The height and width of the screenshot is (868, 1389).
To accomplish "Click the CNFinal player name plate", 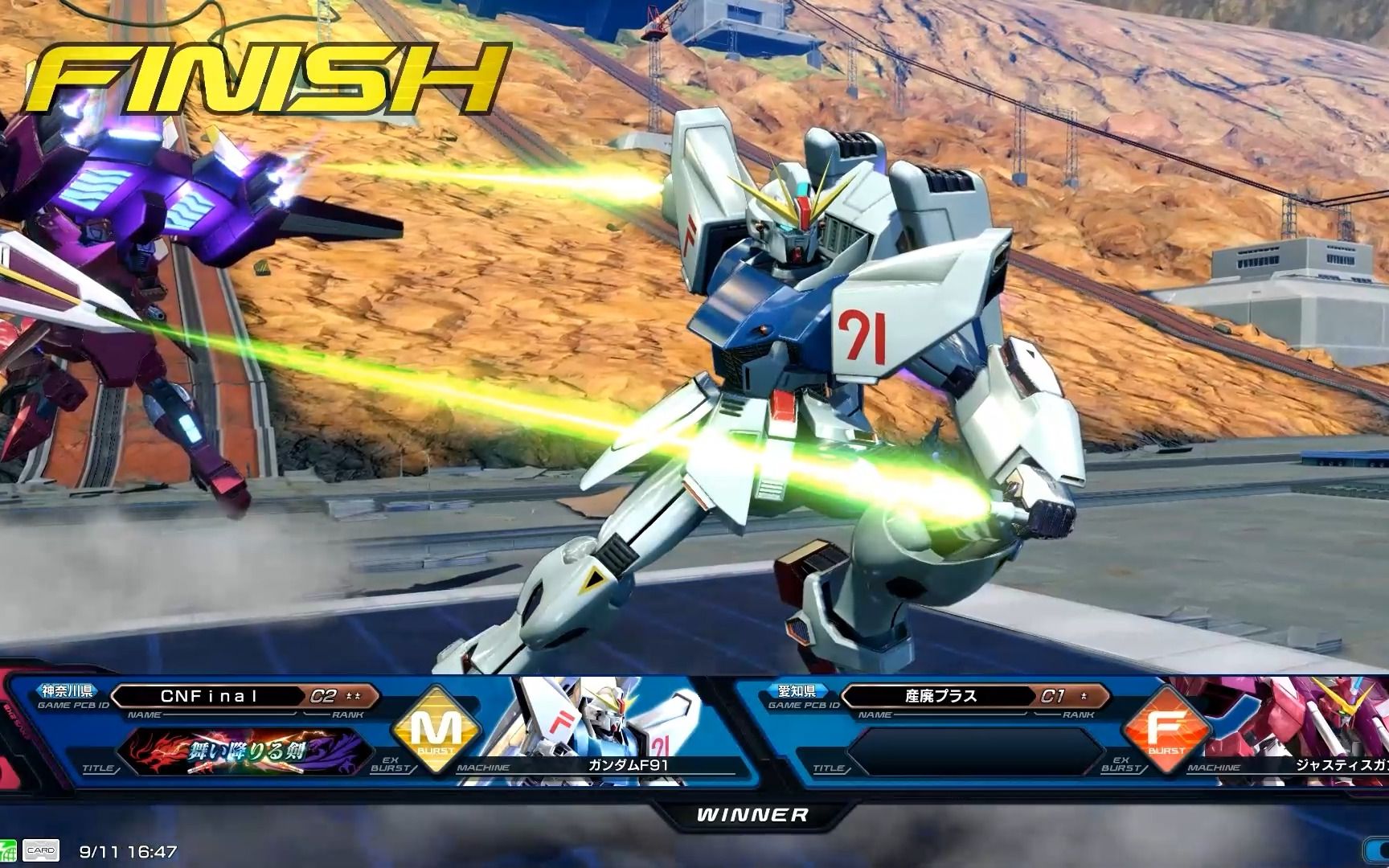I will point(208,696).
